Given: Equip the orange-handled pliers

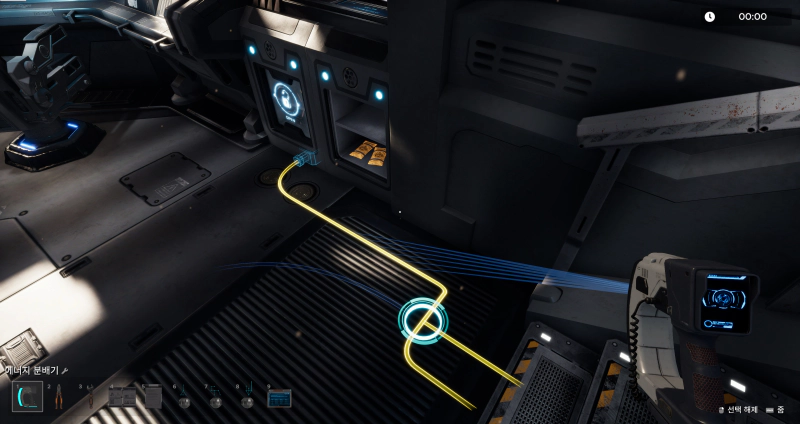Looking at the screenshot, I should pos(59,397).
